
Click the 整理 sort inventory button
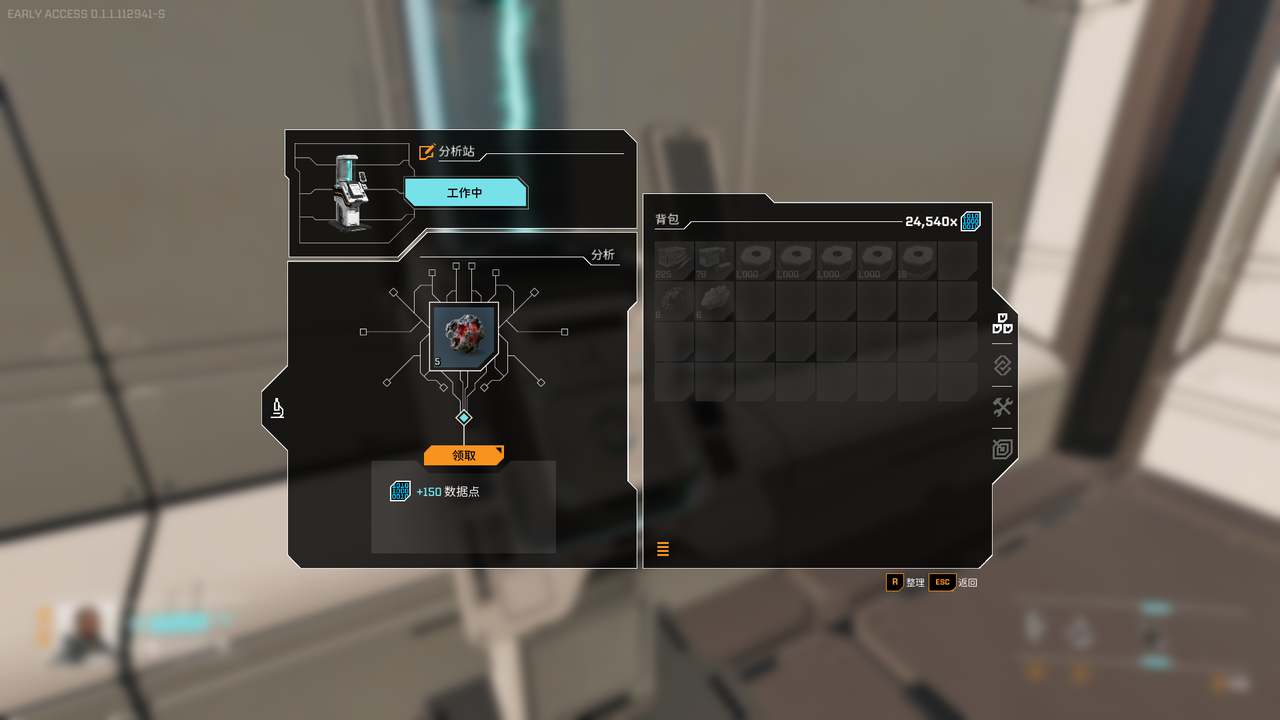[904, 582]
